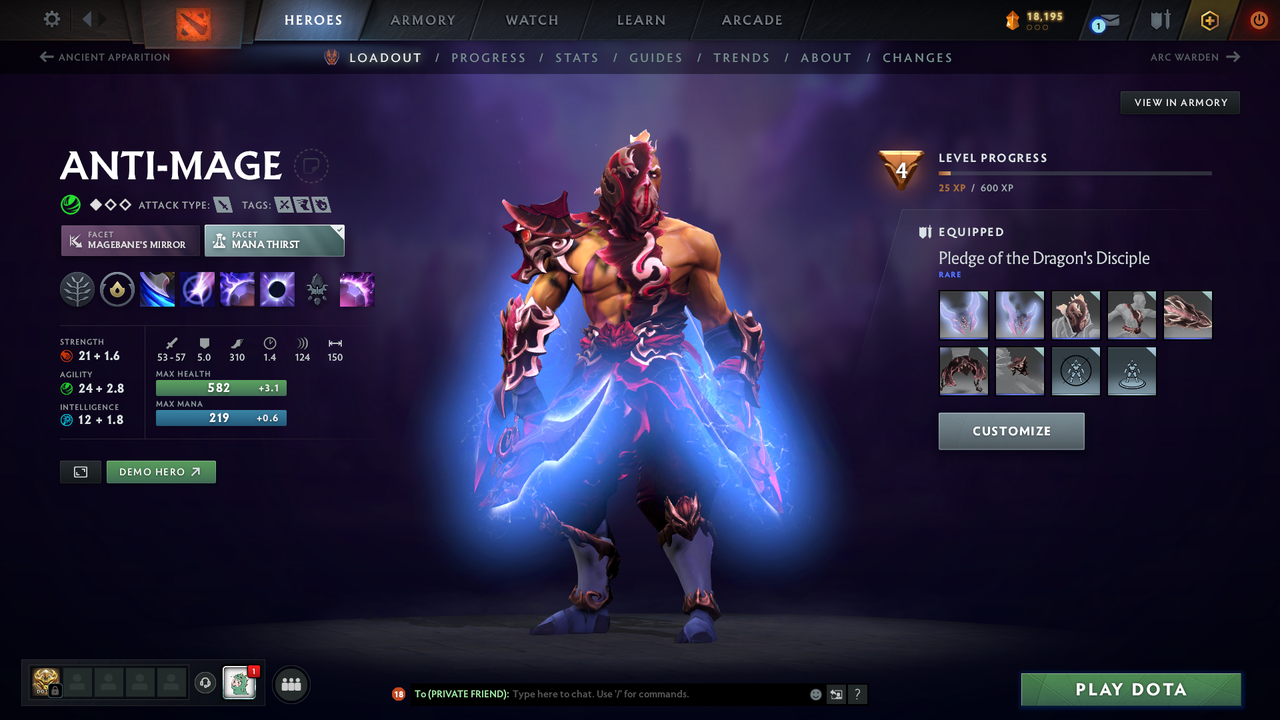This screenshot has width=1280, height=720.
Task: Go back to Ancient Apparition
Action: (104, 57)
